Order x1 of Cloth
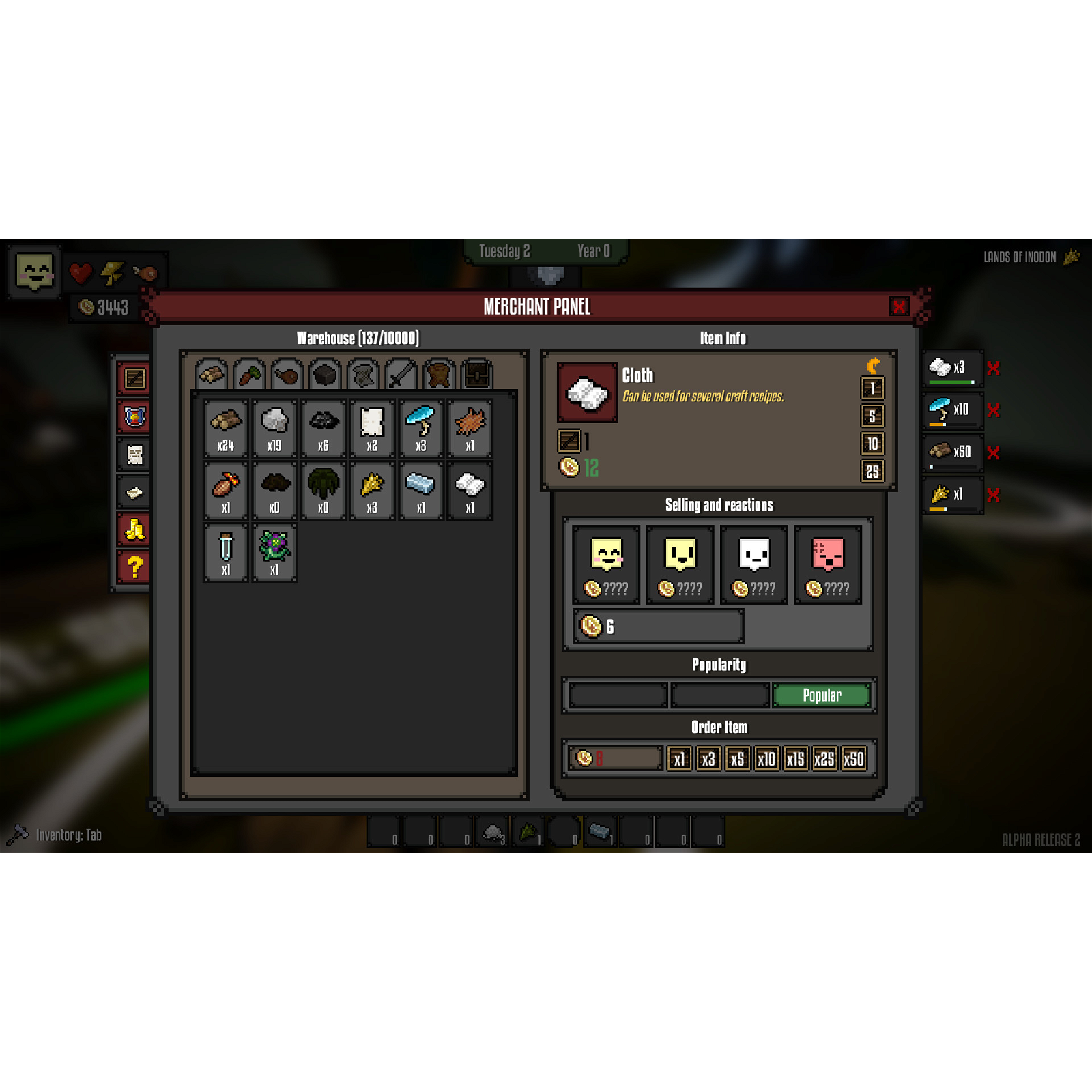The image size is (1092, 1092). (x=679, y=758)
